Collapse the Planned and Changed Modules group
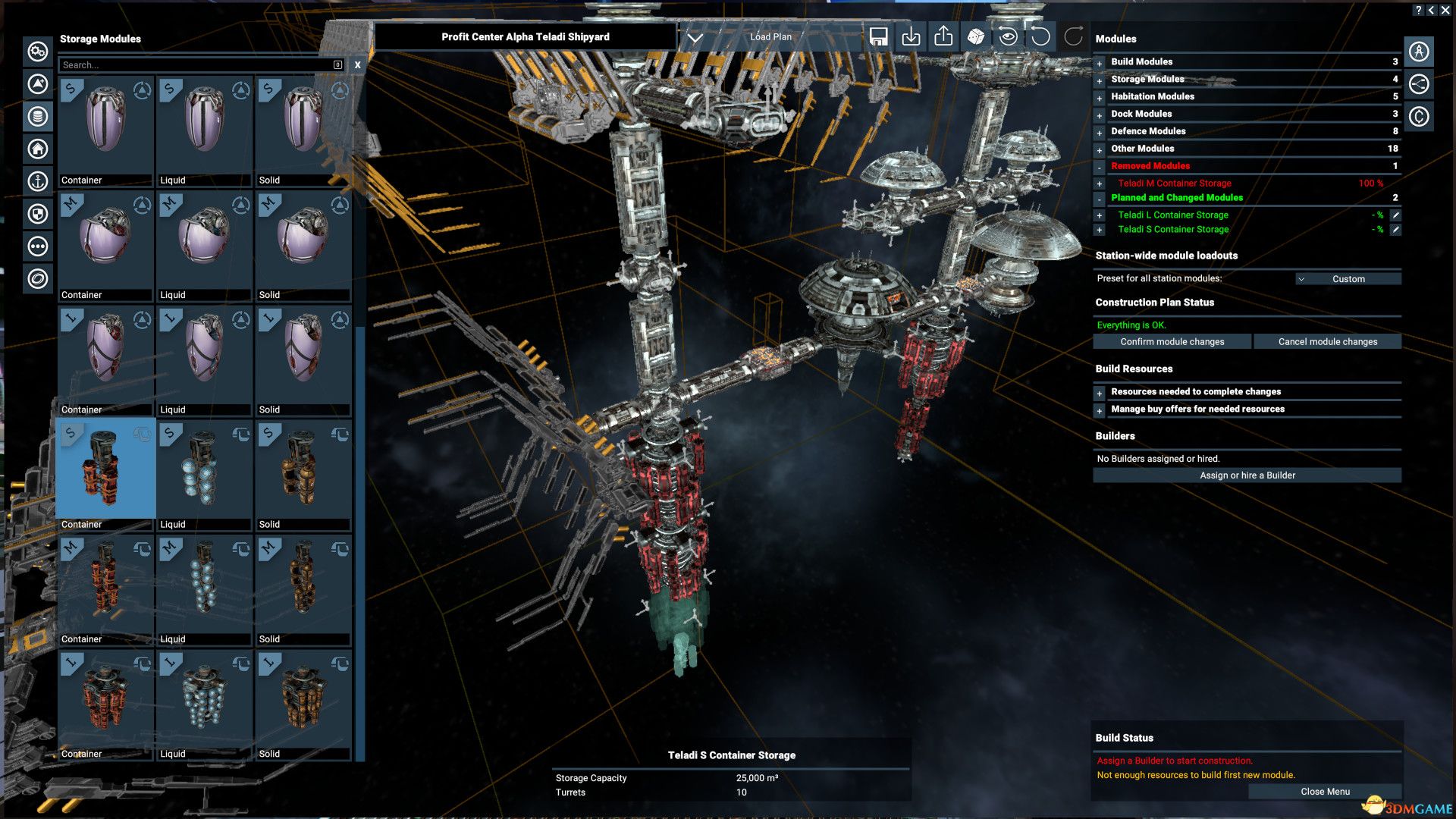The width and height of the screenshot is (1456, 819). point(1100,197)
